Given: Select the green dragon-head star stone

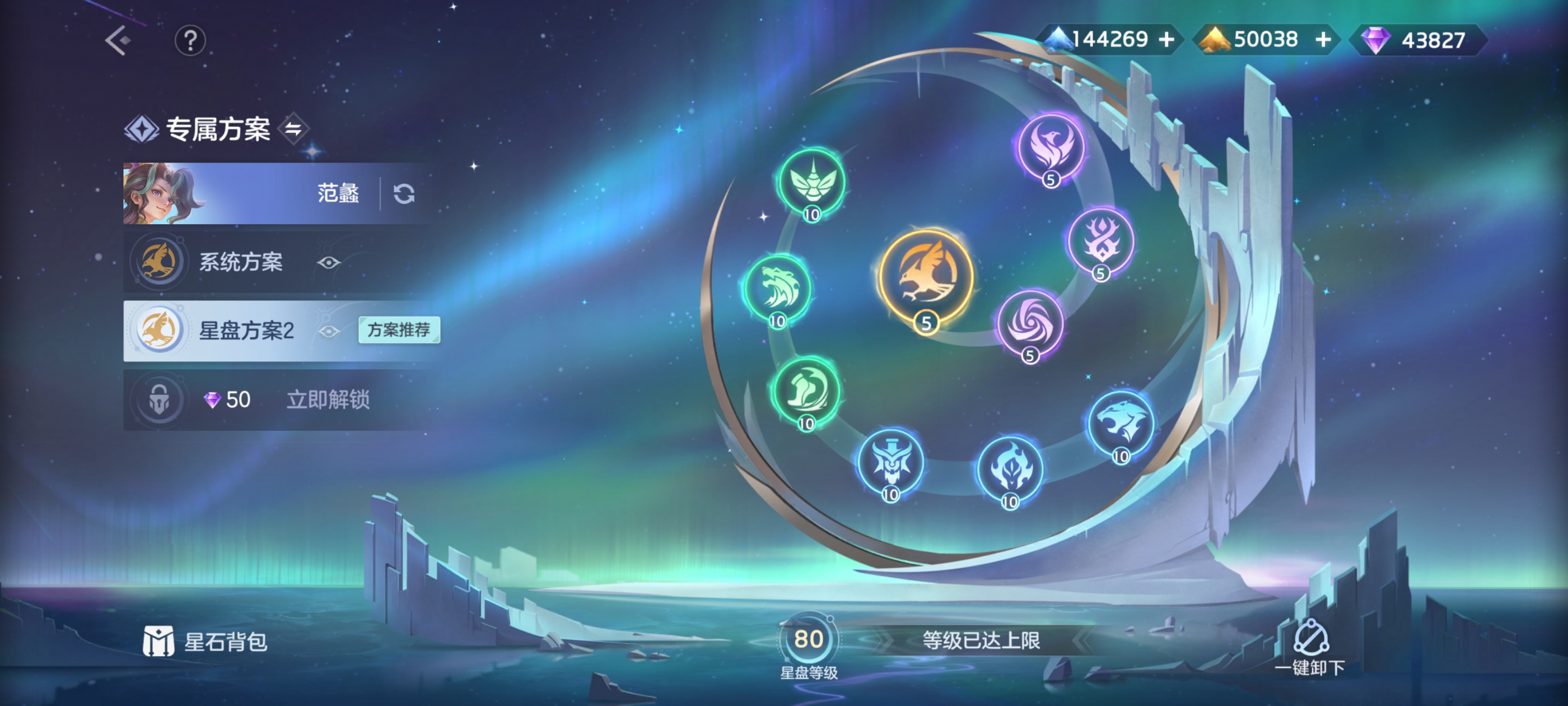Looking at the screenshot, I should pos(778,288).
